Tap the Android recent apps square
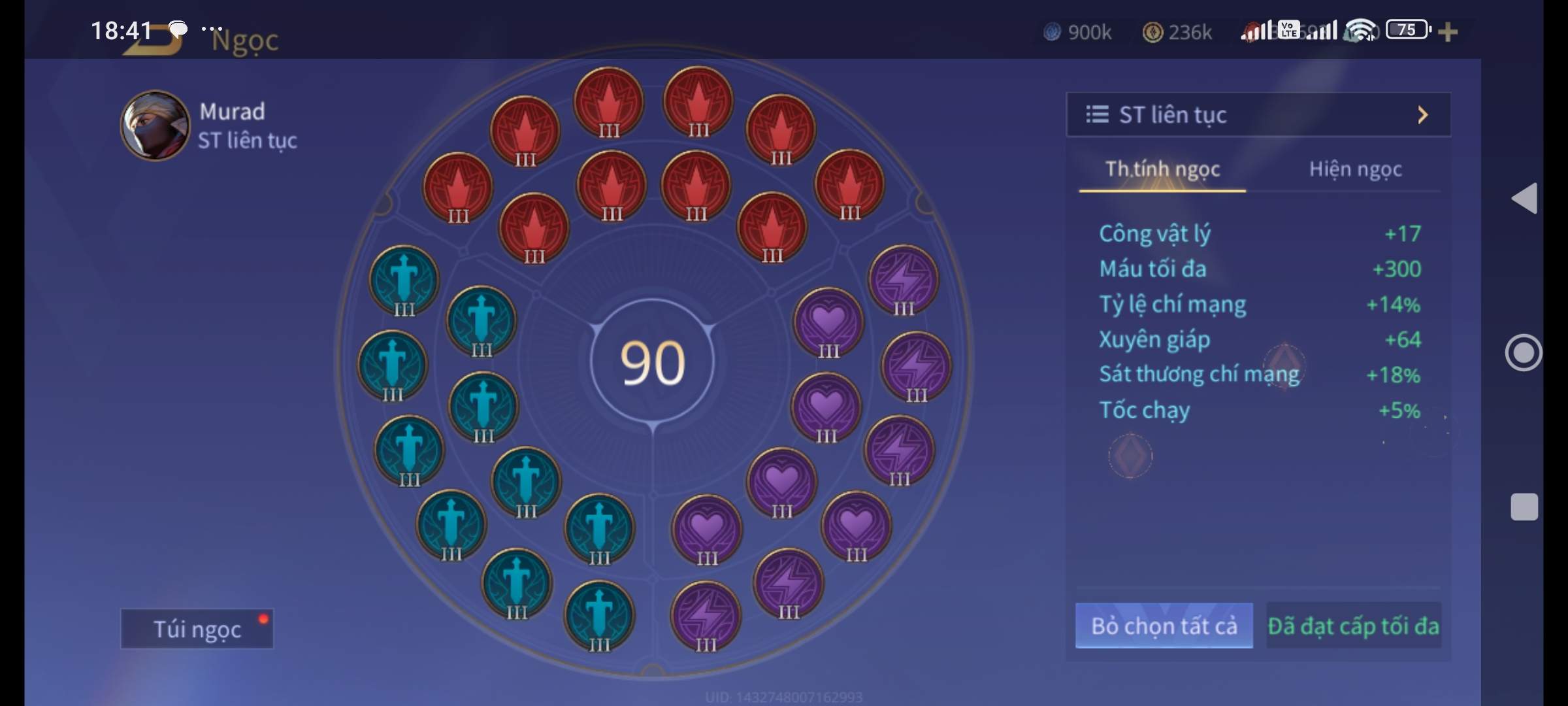This screenshot has width=1568, height=706. tap(1524, 507)
